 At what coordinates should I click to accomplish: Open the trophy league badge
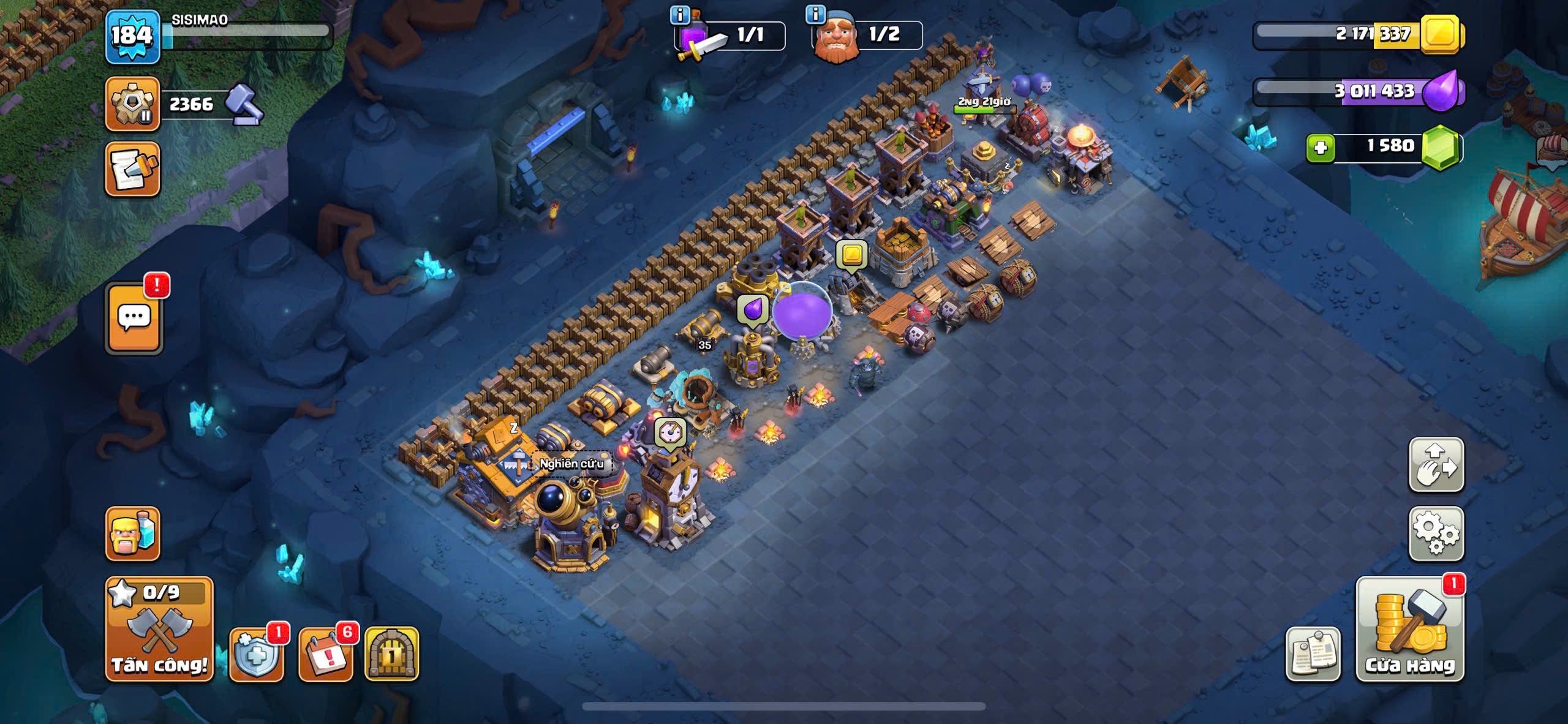[132, 104]
